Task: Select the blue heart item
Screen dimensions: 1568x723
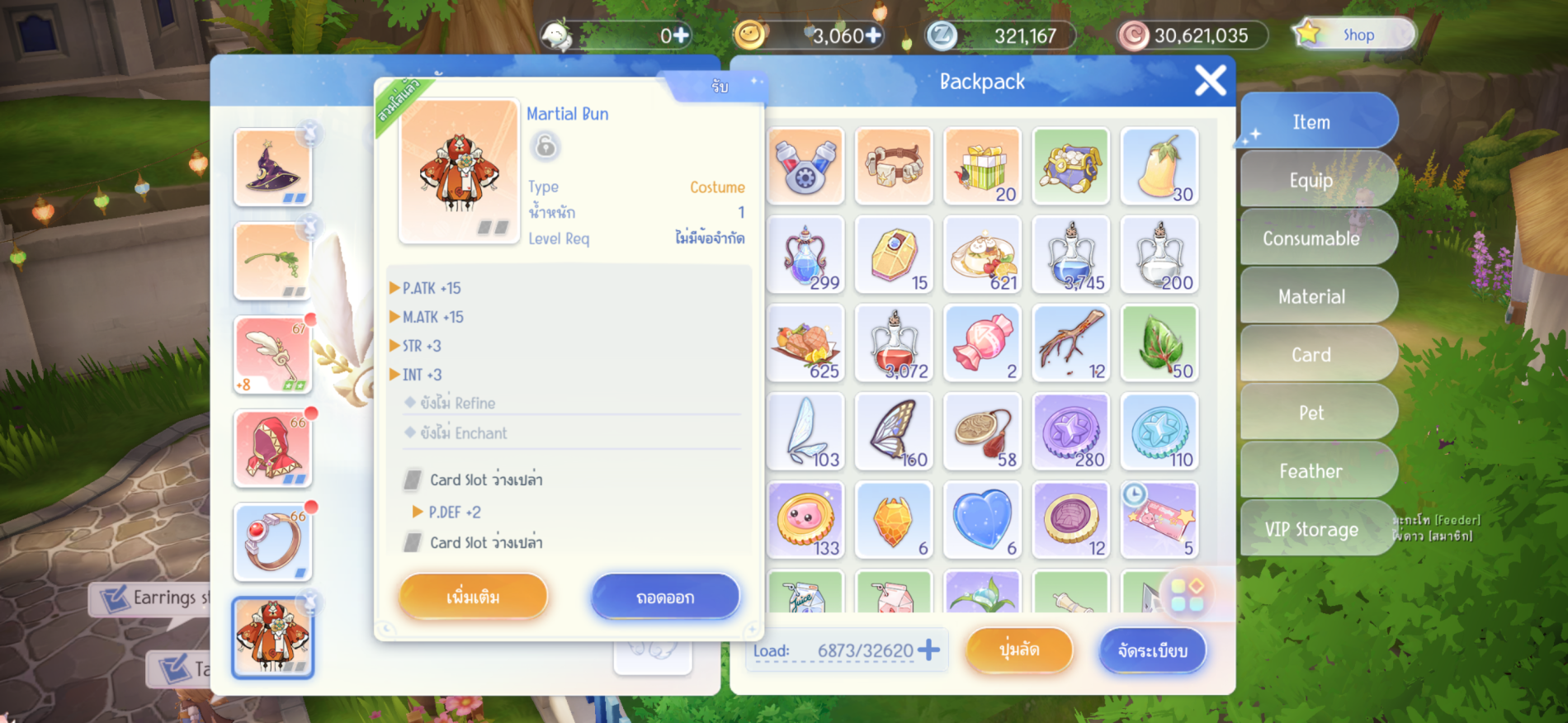Action: tap(982, 520)
